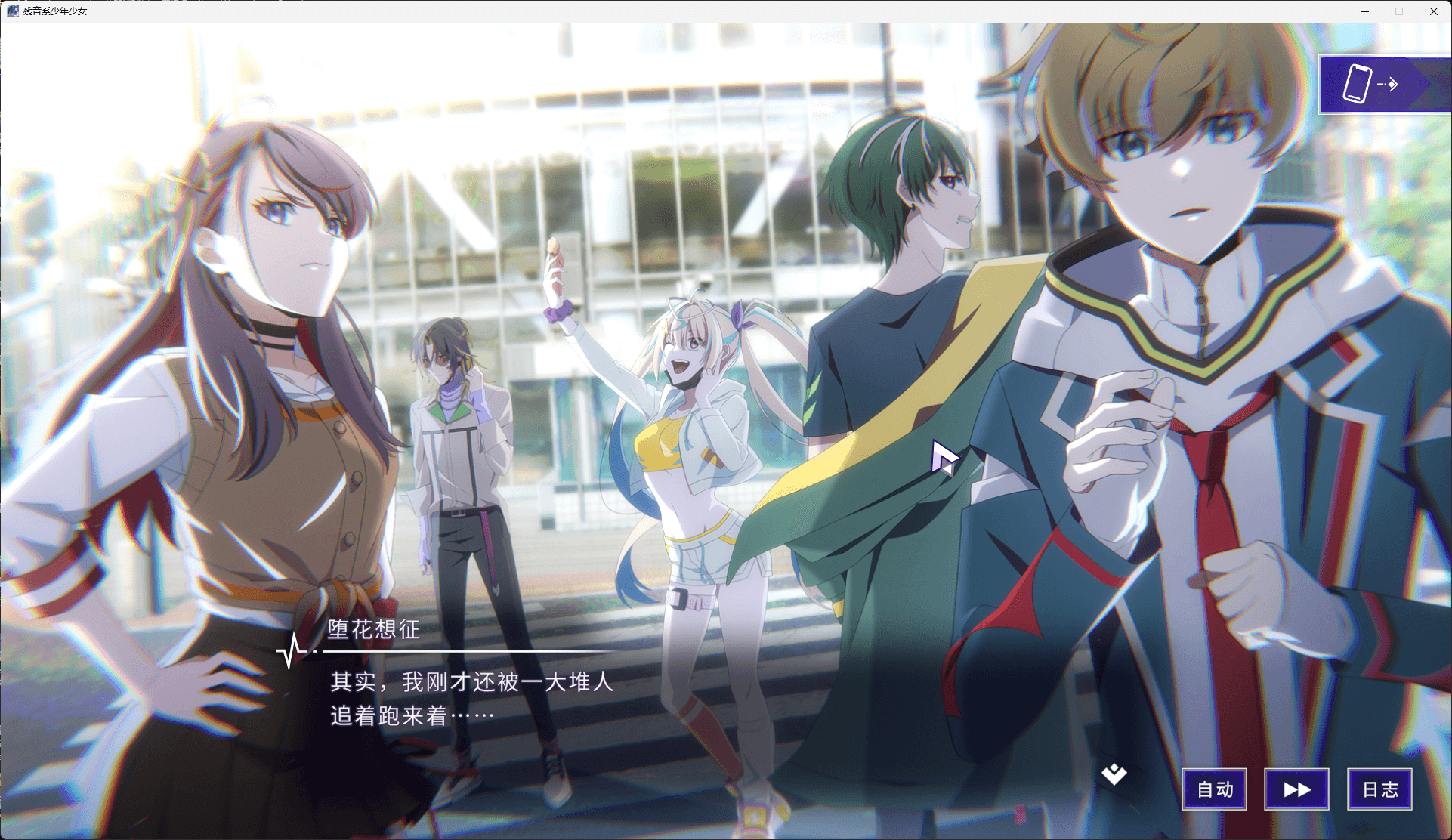Click the maximize icon on the title bar
The height and width of the screenshot is (840, 1452).
pyautogui.click(x=1398, y=11)
